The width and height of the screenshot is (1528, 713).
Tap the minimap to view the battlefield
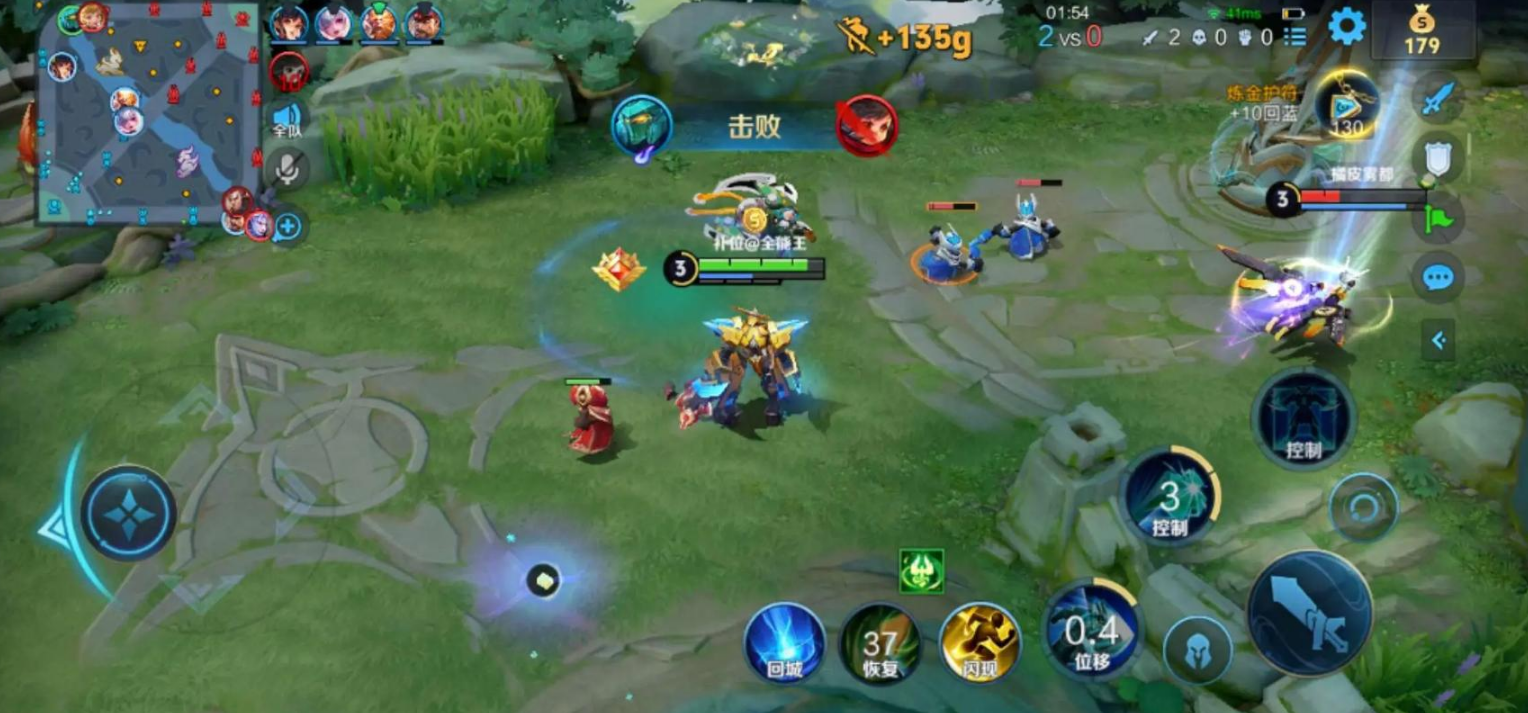pyautogui.click(x=147, y=113)
